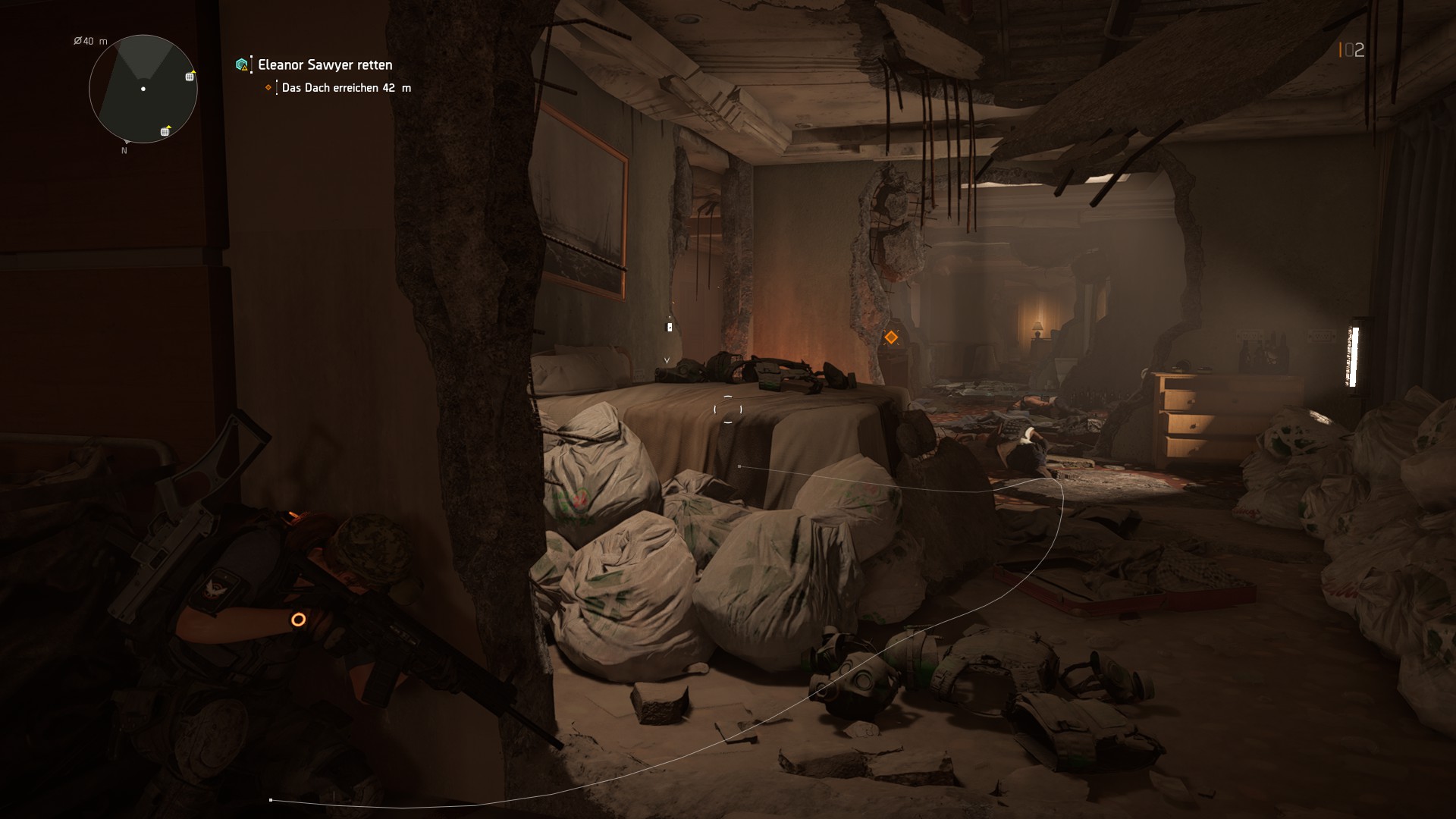Click the glowing panel on the far right wall
The width and height of the screenshot is (1456, 819).
click(1354, 355)
